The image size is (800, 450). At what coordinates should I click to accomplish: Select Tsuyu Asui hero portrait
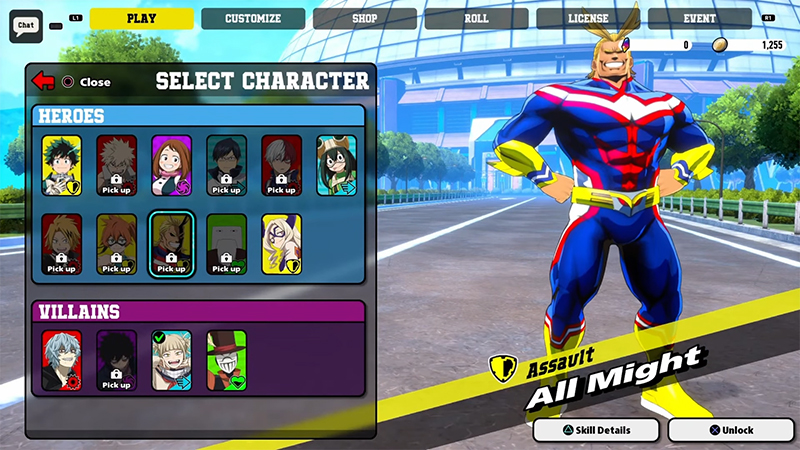[336, 165]
